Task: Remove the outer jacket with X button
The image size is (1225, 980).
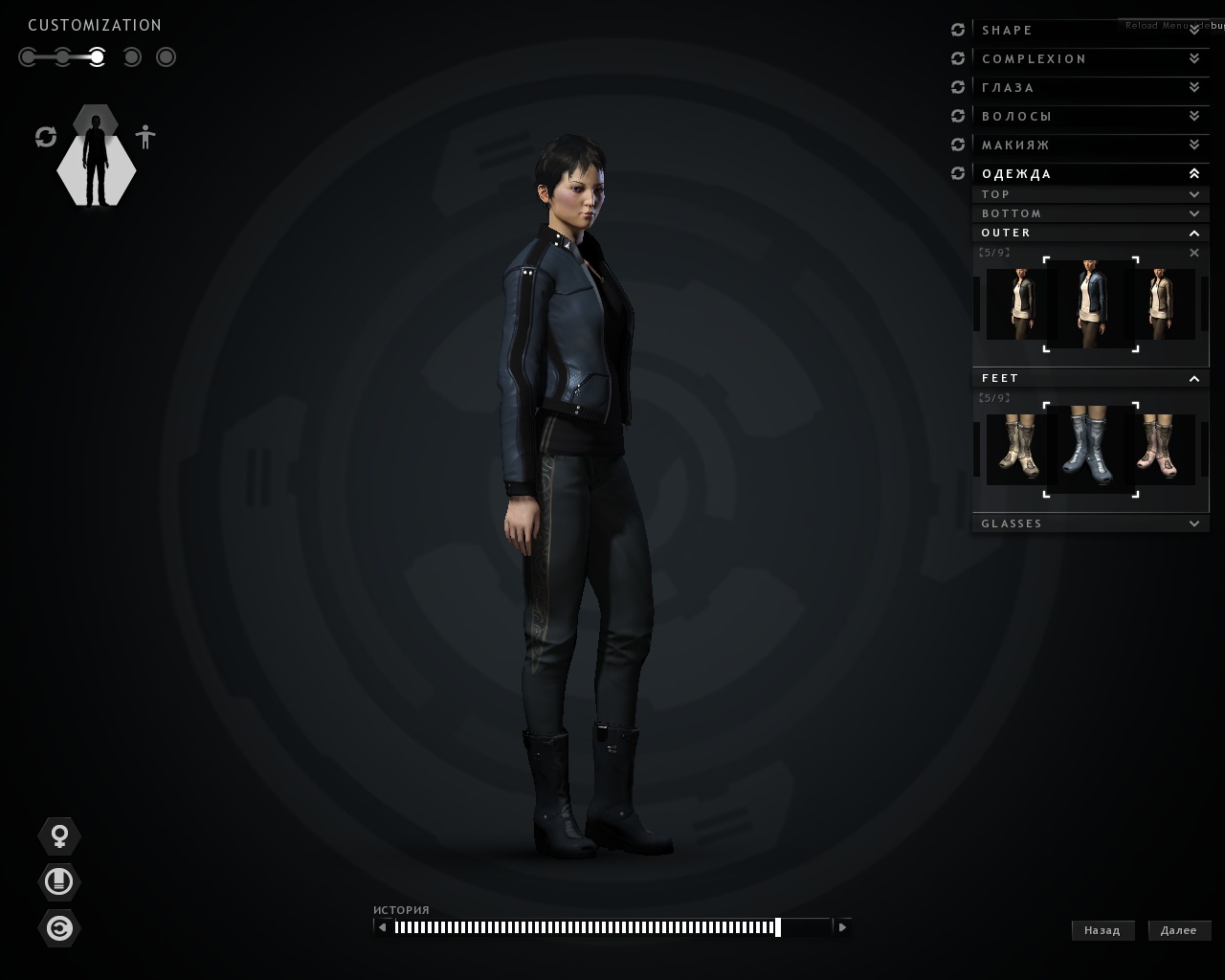Action: 1193,253
